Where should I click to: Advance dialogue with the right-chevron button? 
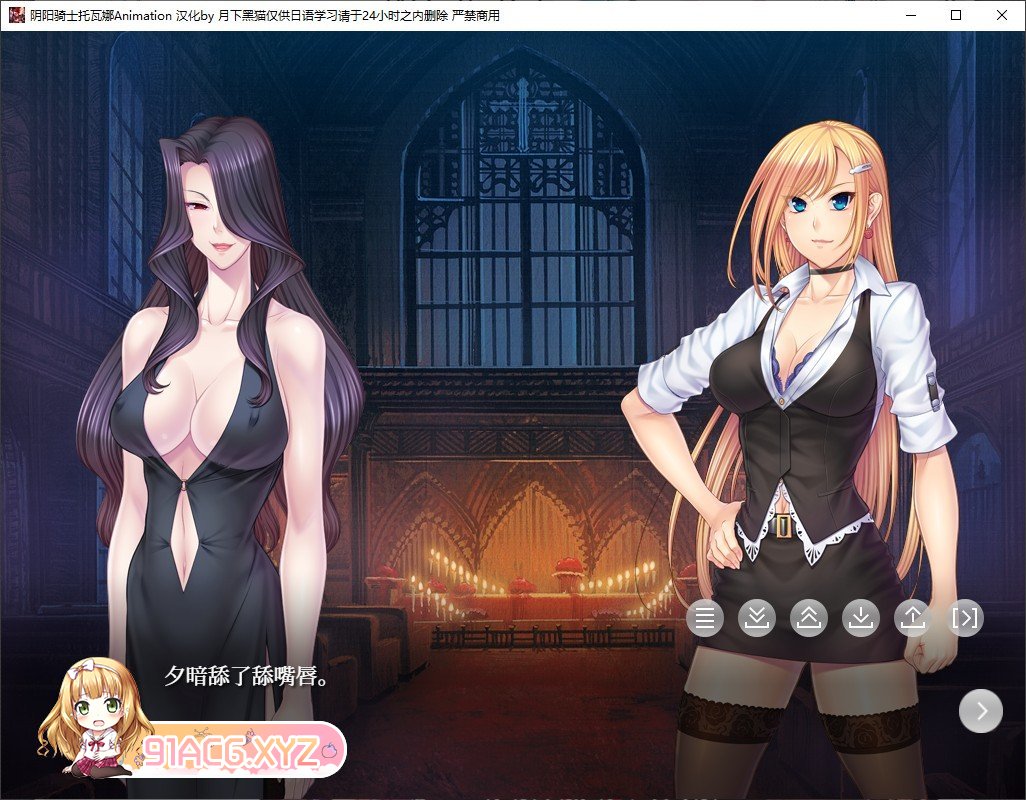(981, 711)
